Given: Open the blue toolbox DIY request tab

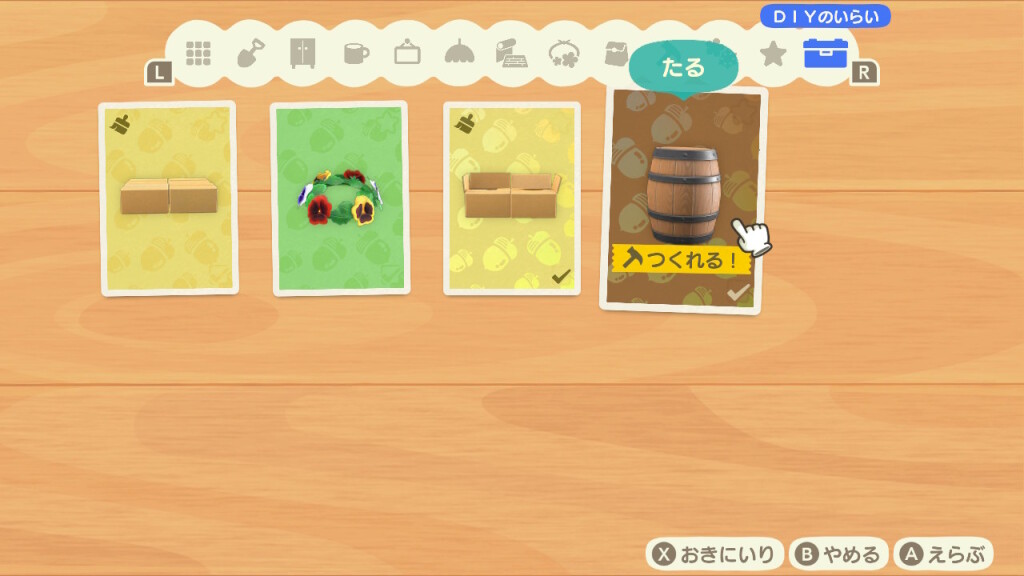Looking at the screenshot, I should tap(825, 54).
